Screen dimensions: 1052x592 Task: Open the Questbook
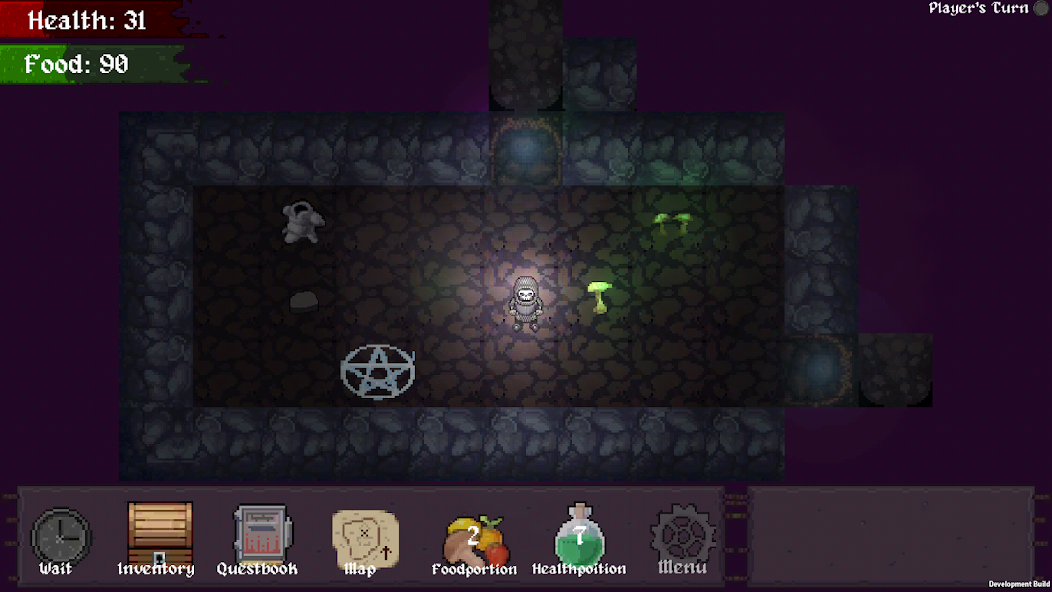pos(259,537)
